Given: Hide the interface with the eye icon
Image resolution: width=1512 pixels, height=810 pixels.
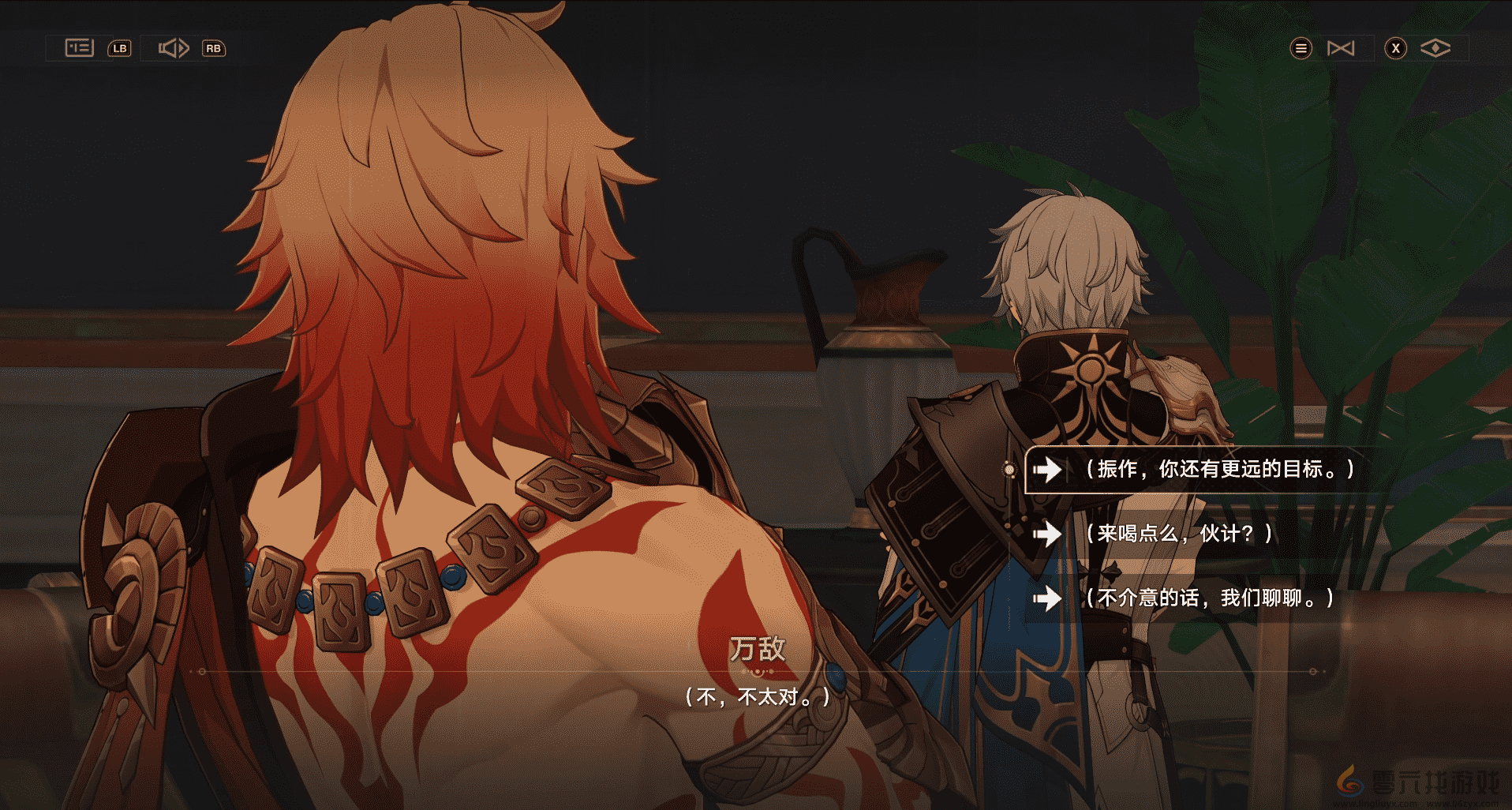Looking at the screenshot, I should 1435,49.
